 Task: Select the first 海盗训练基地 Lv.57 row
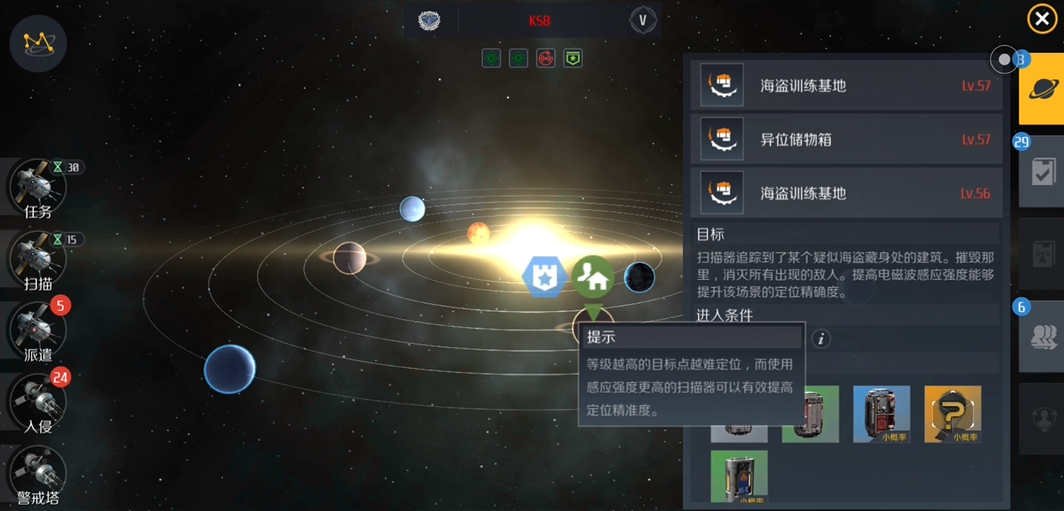846,86
